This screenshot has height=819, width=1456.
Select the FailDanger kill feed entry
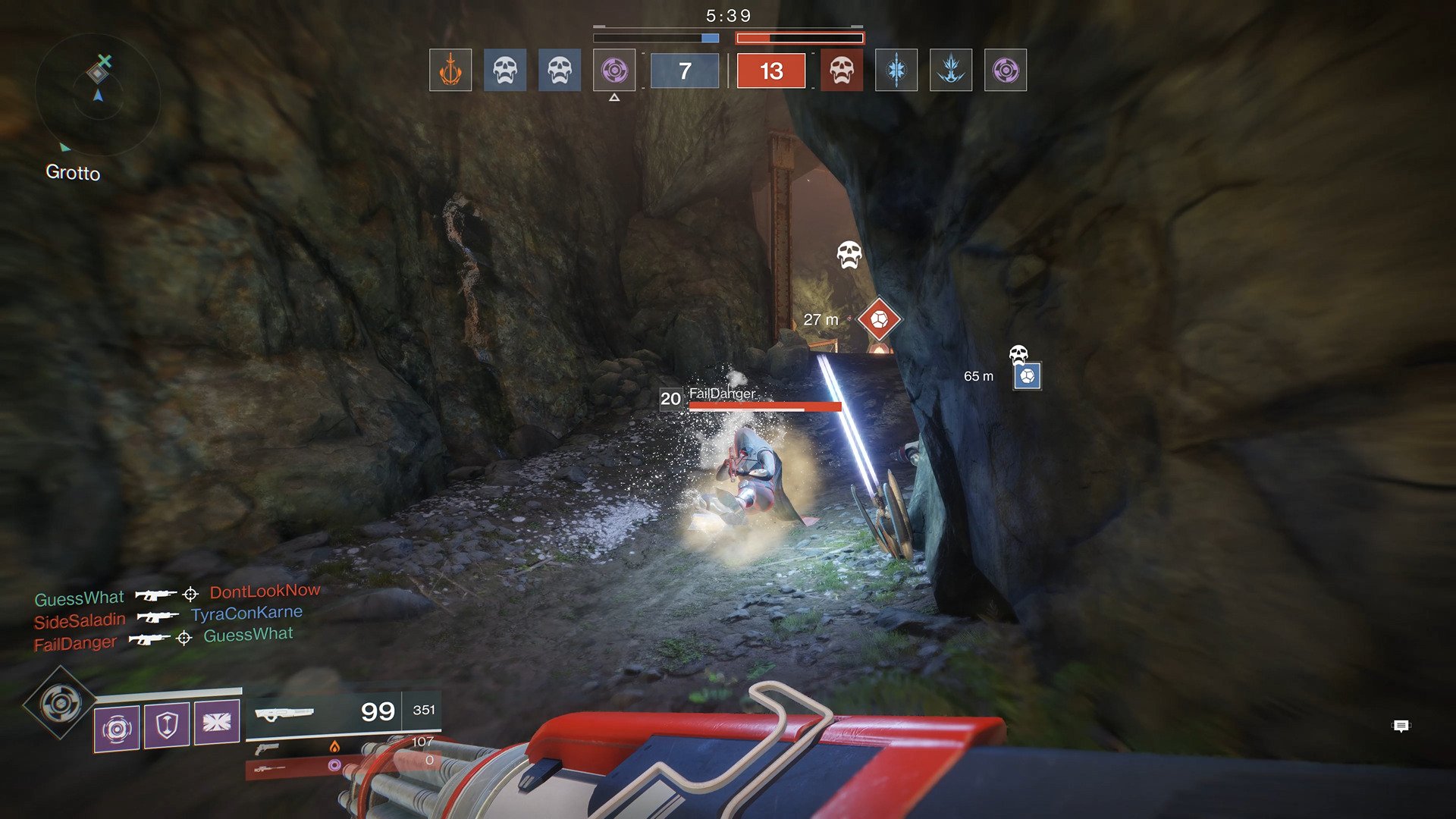75,644
